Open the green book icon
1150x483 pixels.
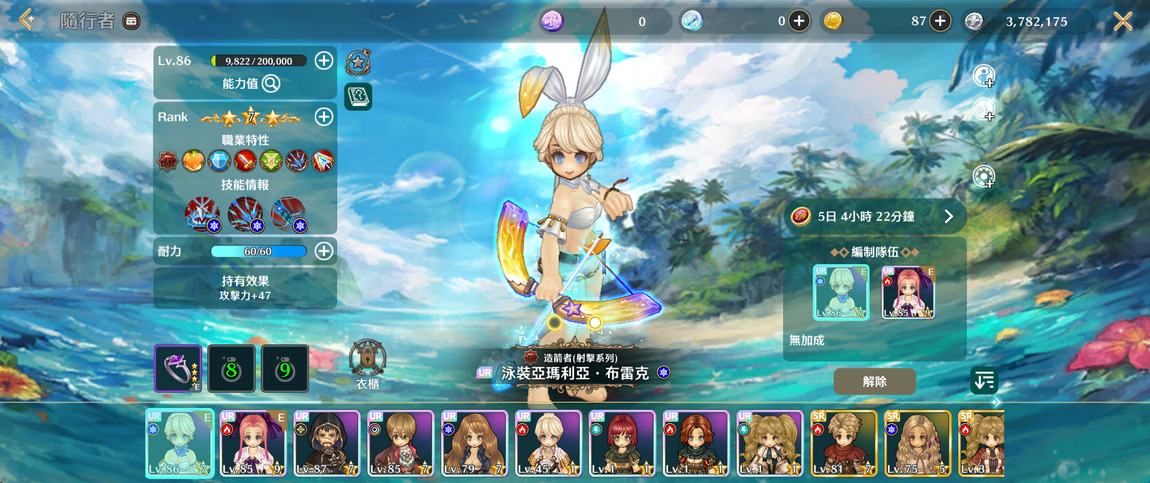click(358, 96)
